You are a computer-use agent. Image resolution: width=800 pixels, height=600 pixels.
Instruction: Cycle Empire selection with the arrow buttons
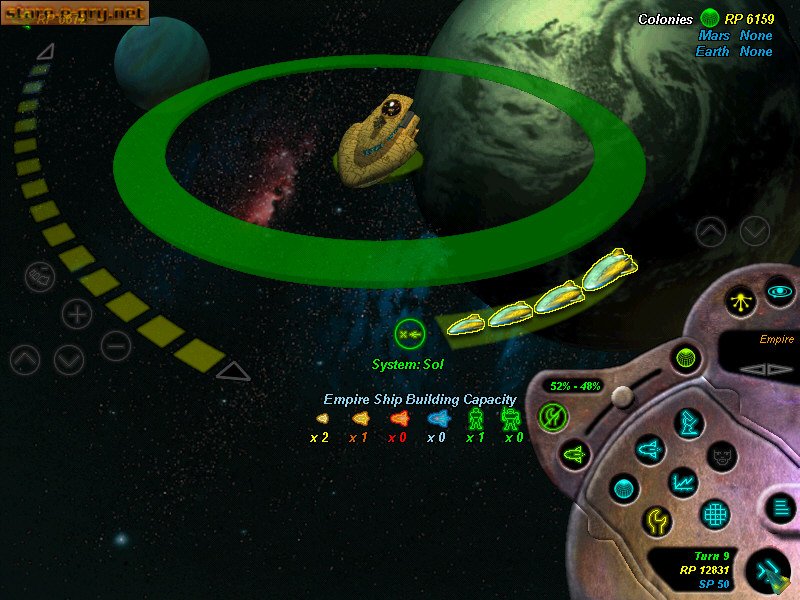[757, 368]
